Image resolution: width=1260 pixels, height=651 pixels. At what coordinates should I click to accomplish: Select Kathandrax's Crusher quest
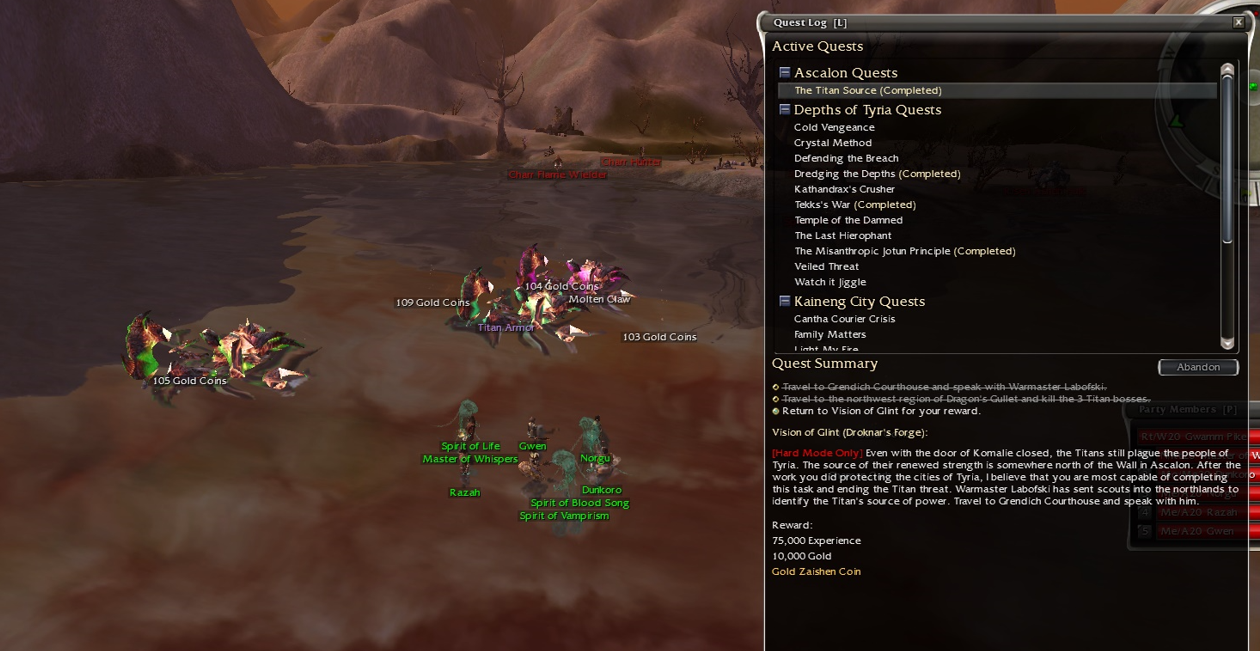pos(844,189)
